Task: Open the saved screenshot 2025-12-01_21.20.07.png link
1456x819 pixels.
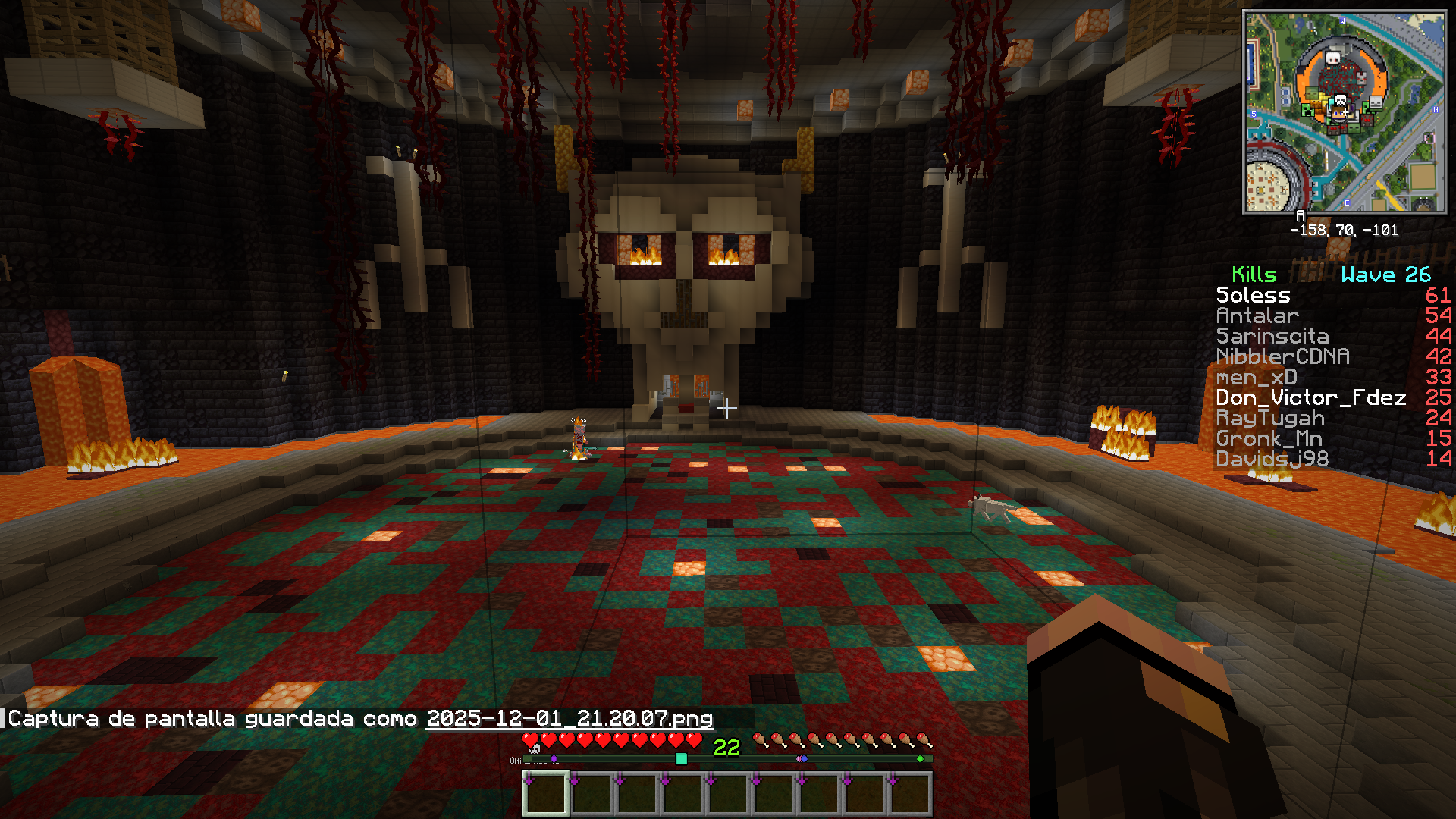Action: click(570, 718)
